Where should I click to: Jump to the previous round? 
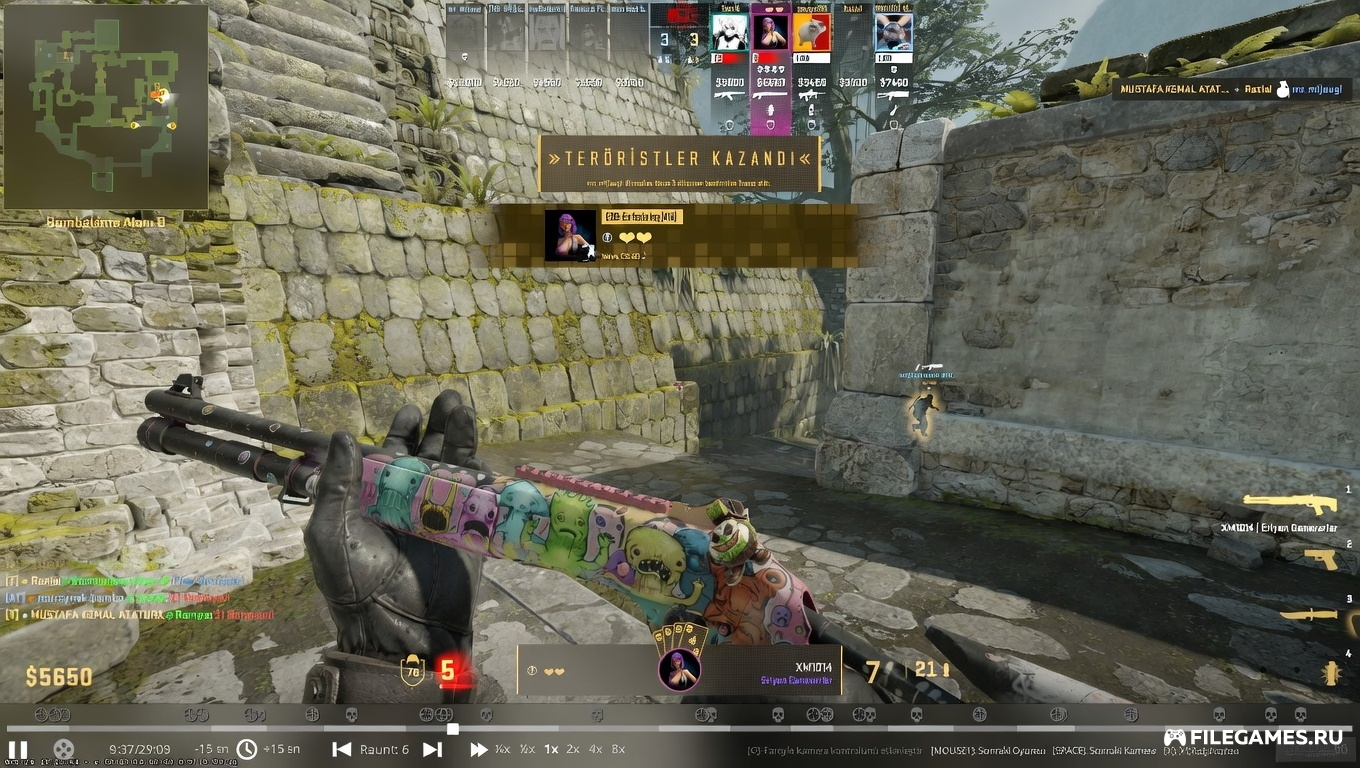click(342, 749)
